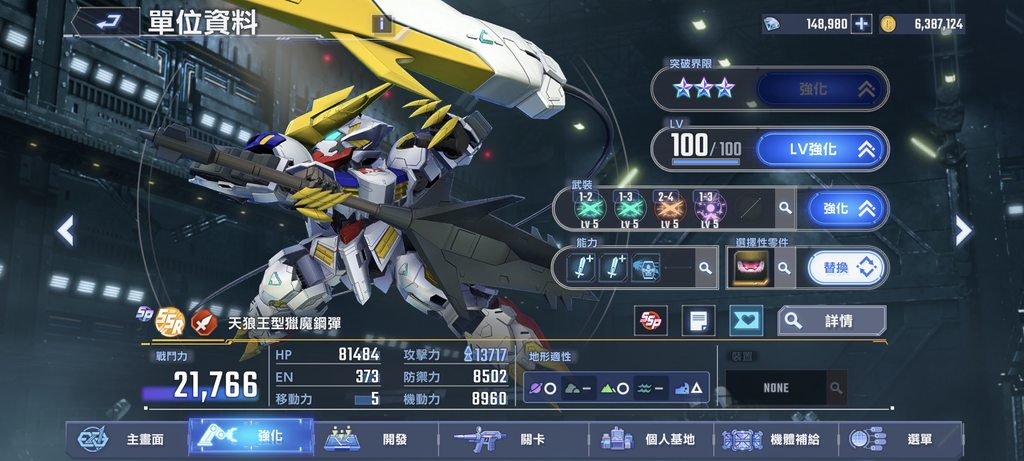This screenshot has height=461, width=1024.
Task: Click the 替換 part swap button
Action: (847, 267)
